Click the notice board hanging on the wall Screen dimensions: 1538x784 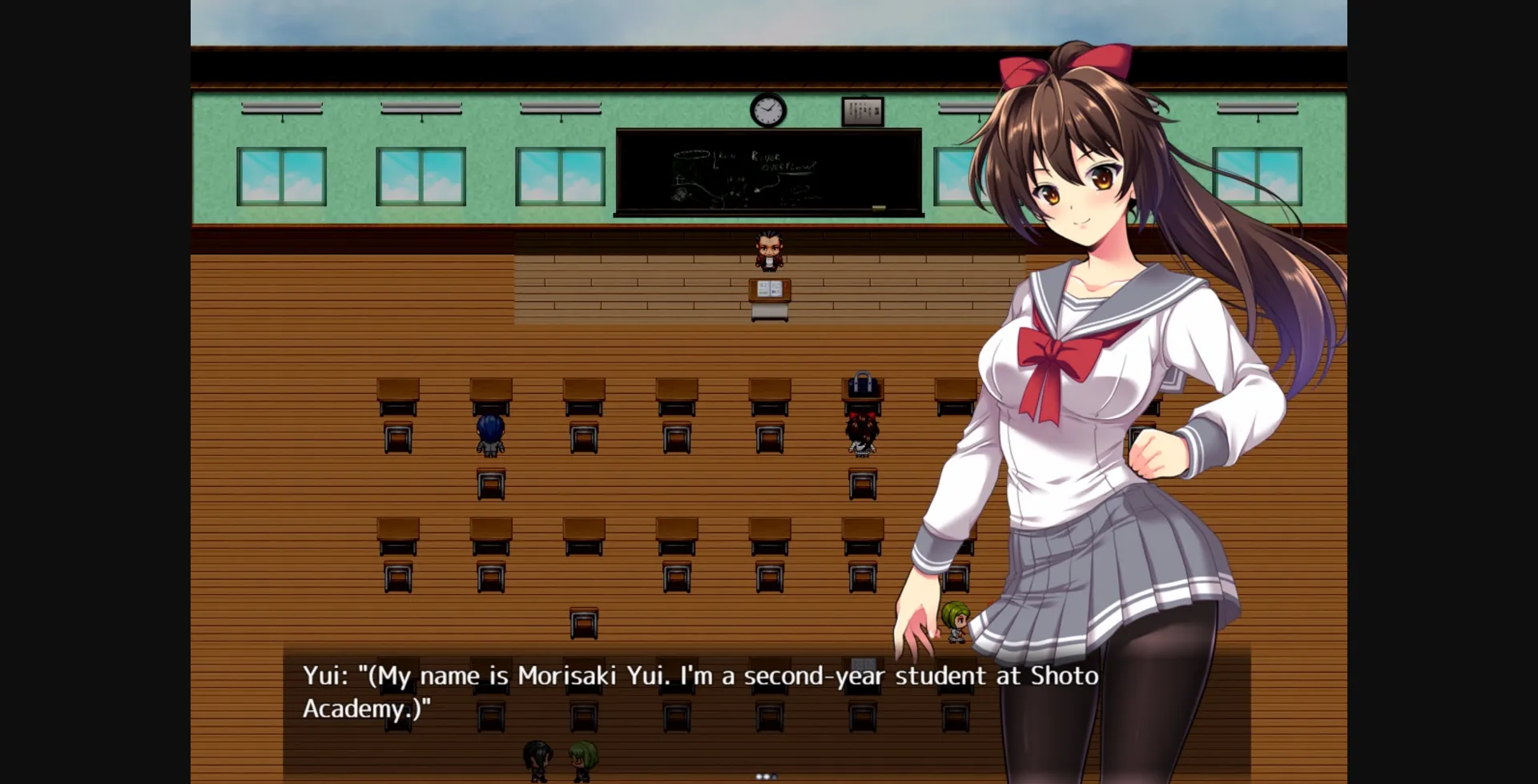click(x=863, y=111)
